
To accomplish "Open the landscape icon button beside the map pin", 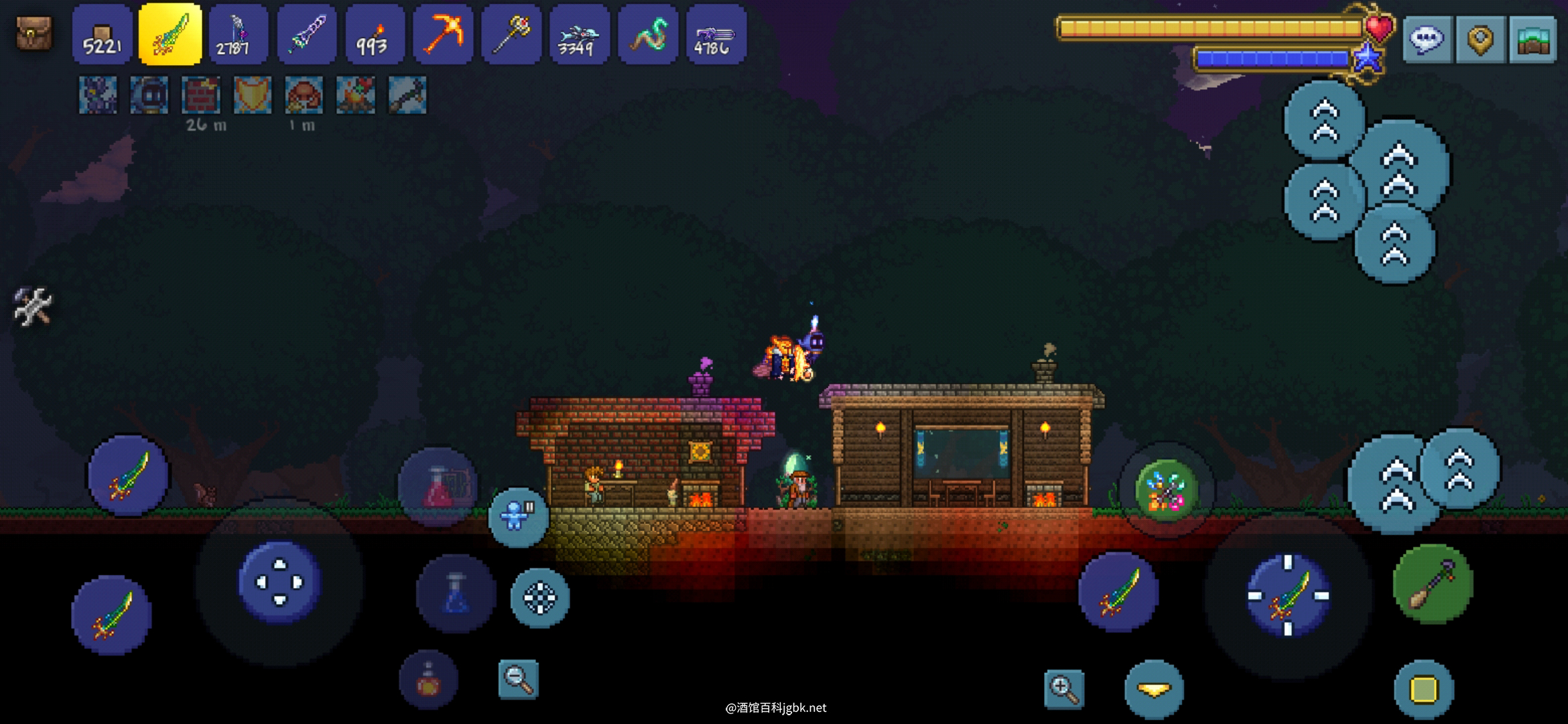I will (1532, 40).
